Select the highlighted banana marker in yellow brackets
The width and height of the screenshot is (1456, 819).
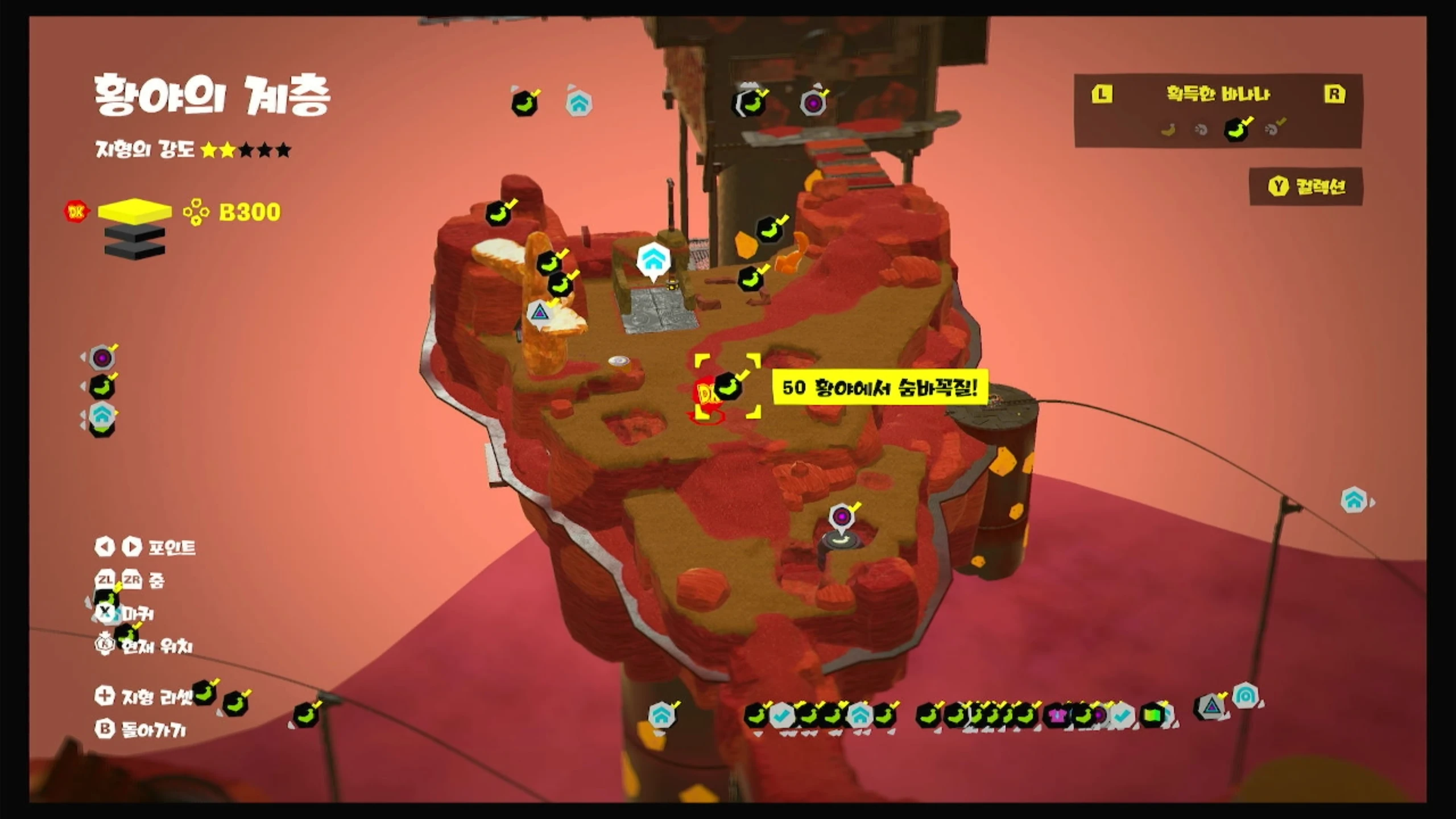pyautogui.click(x=727, y=387)
